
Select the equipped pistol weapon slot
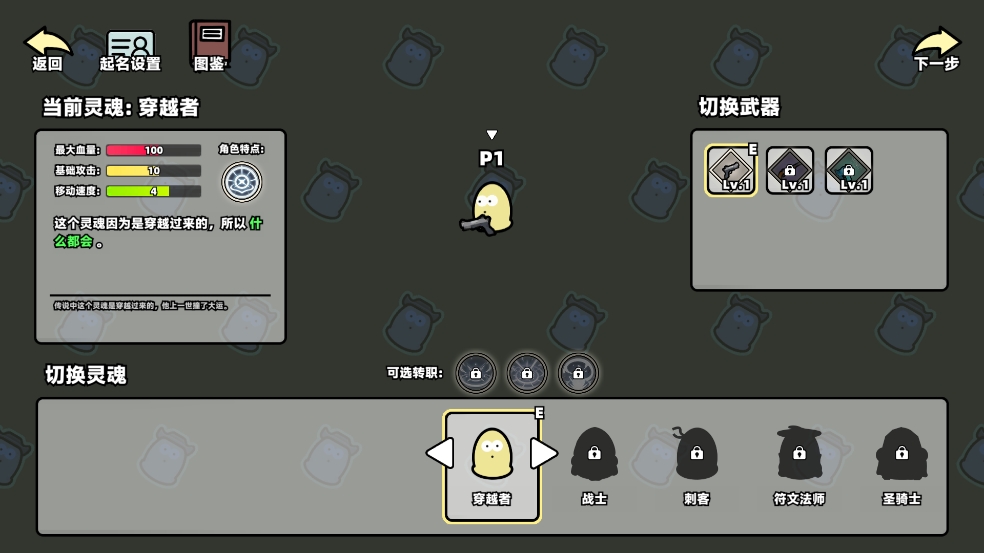pyautogui.click(x=731, y=170)
